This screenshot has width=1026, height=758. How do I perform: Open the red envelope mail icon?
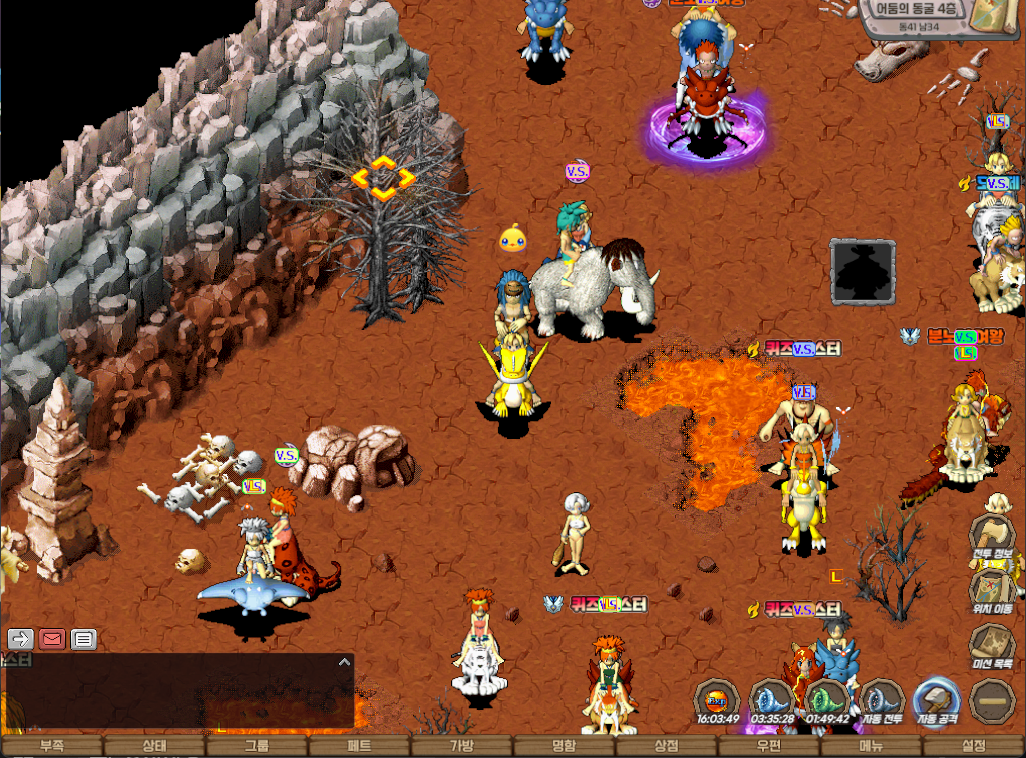point(52,639)
